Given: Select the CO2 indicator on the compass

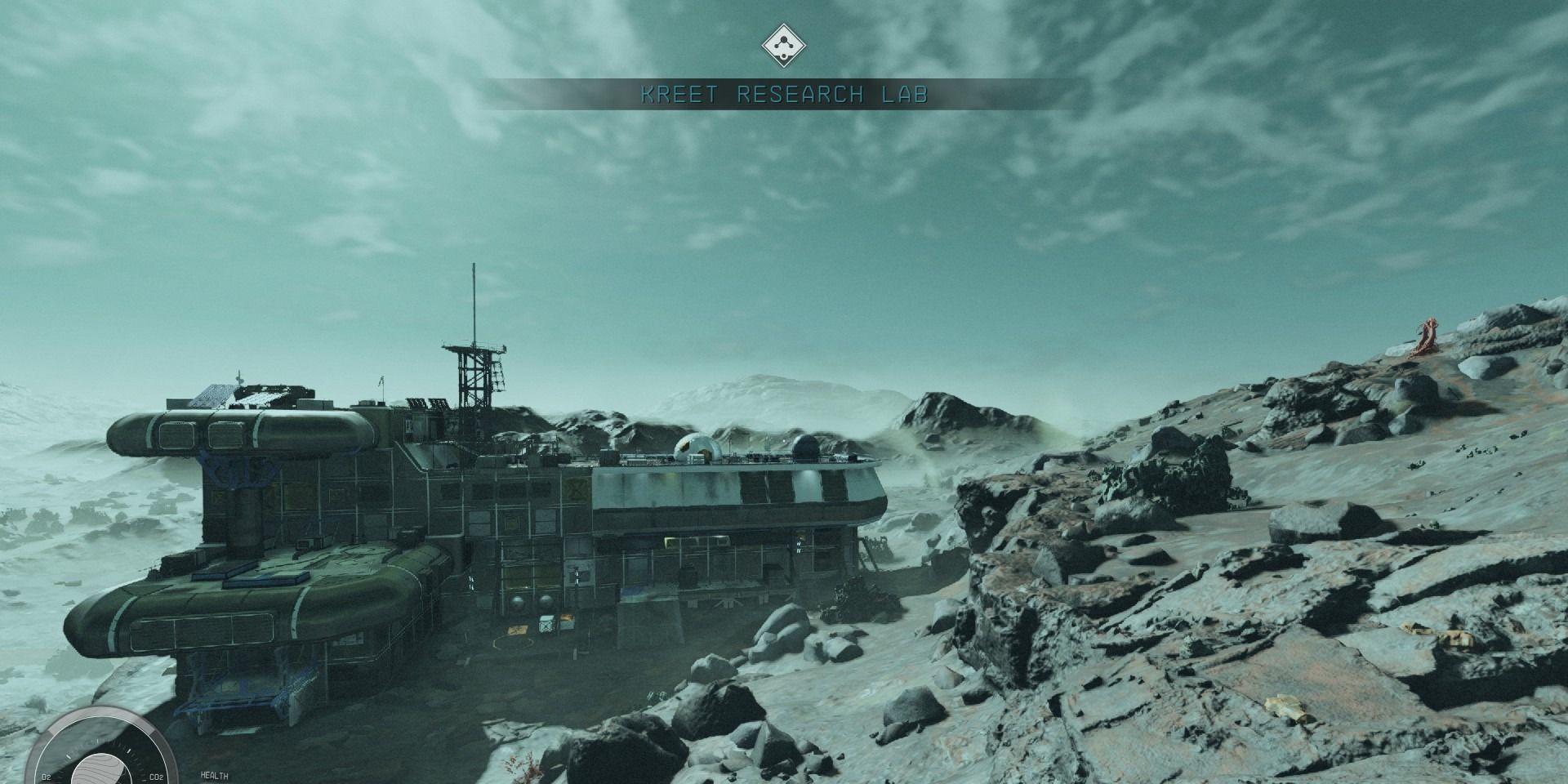Looking at the screenshot, I should pyautogui.click(x=156, y=776).
